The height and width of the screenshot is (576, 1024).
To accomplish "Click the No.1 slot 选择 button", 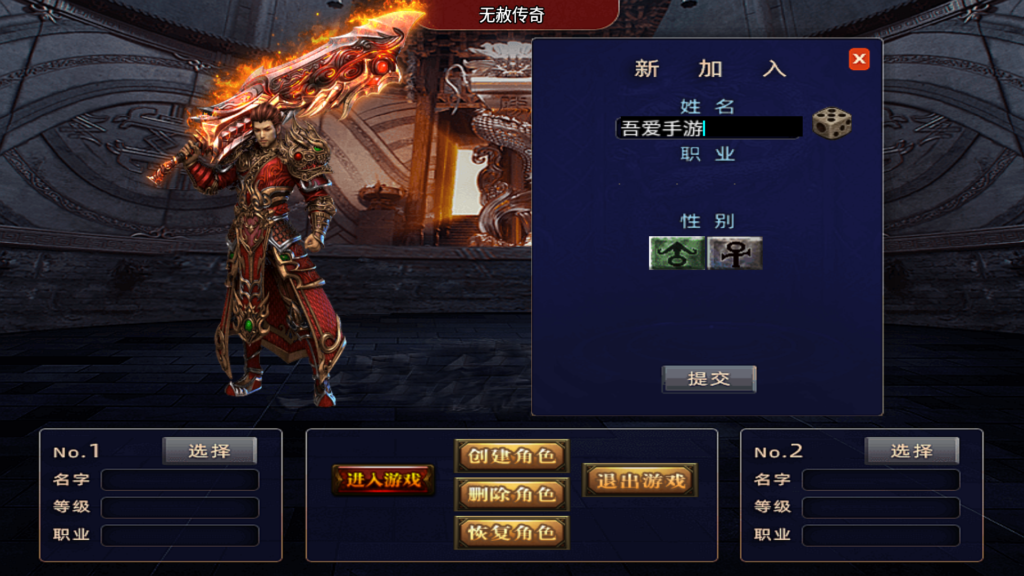I will [x=210, y=451].
